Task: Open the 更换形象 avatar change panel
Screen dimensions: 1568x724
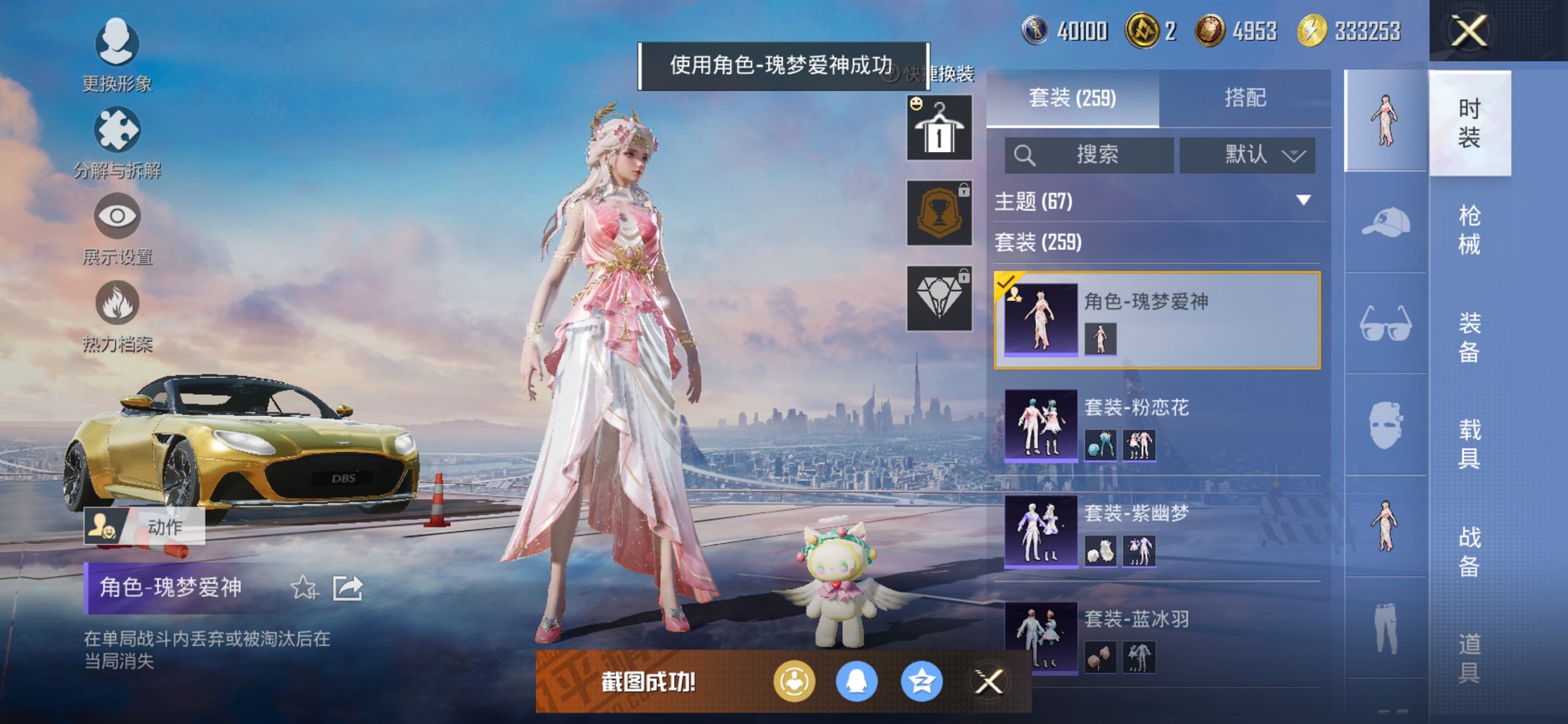Action: (117, 45)
